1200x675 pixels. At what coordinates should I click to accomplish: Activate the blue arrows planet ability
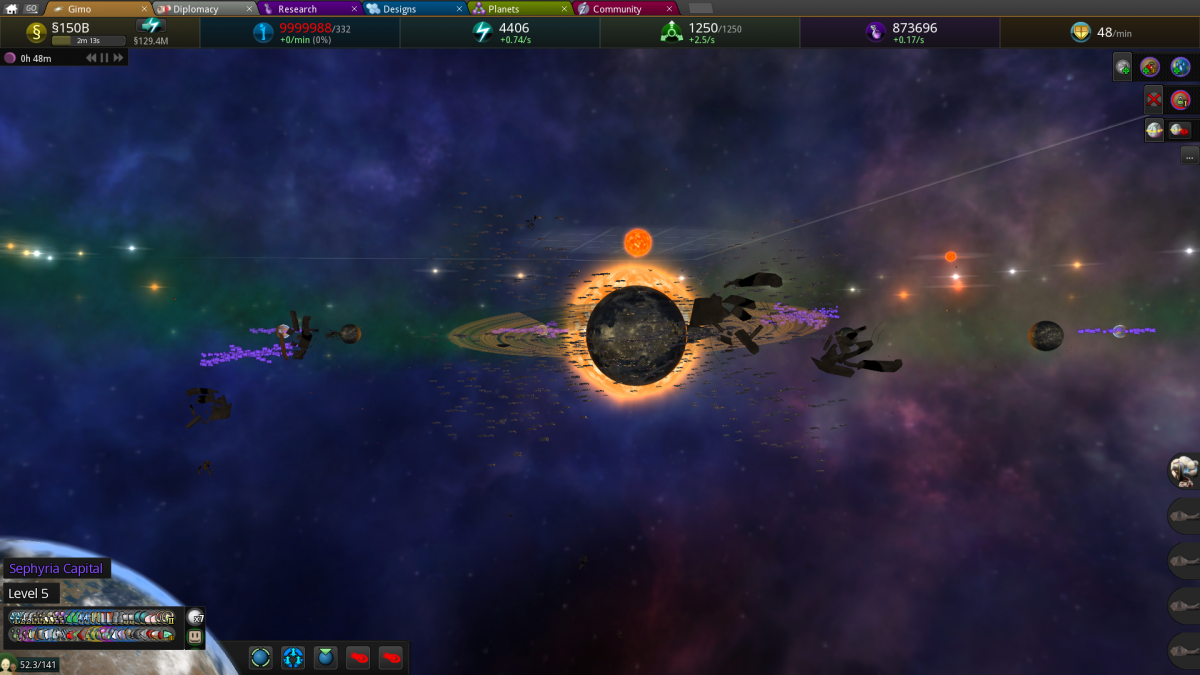point(293,657)
